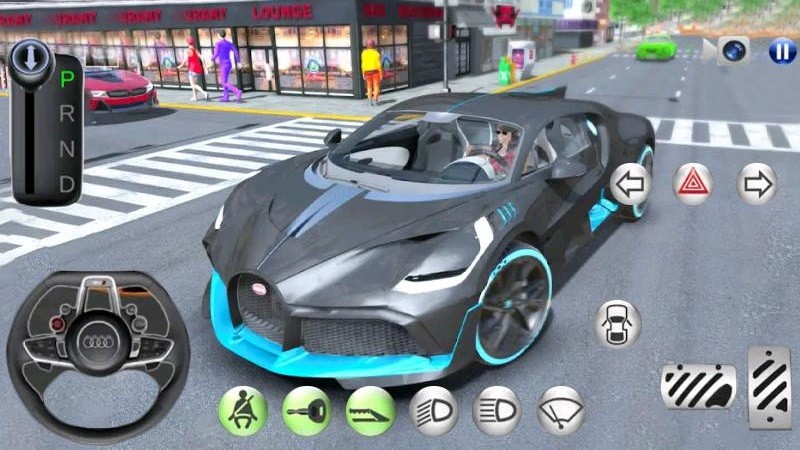Viewport: 800px width, 450px height.
Task: Toggle the green handbrake lever button
Action: (x=370, y=410)
